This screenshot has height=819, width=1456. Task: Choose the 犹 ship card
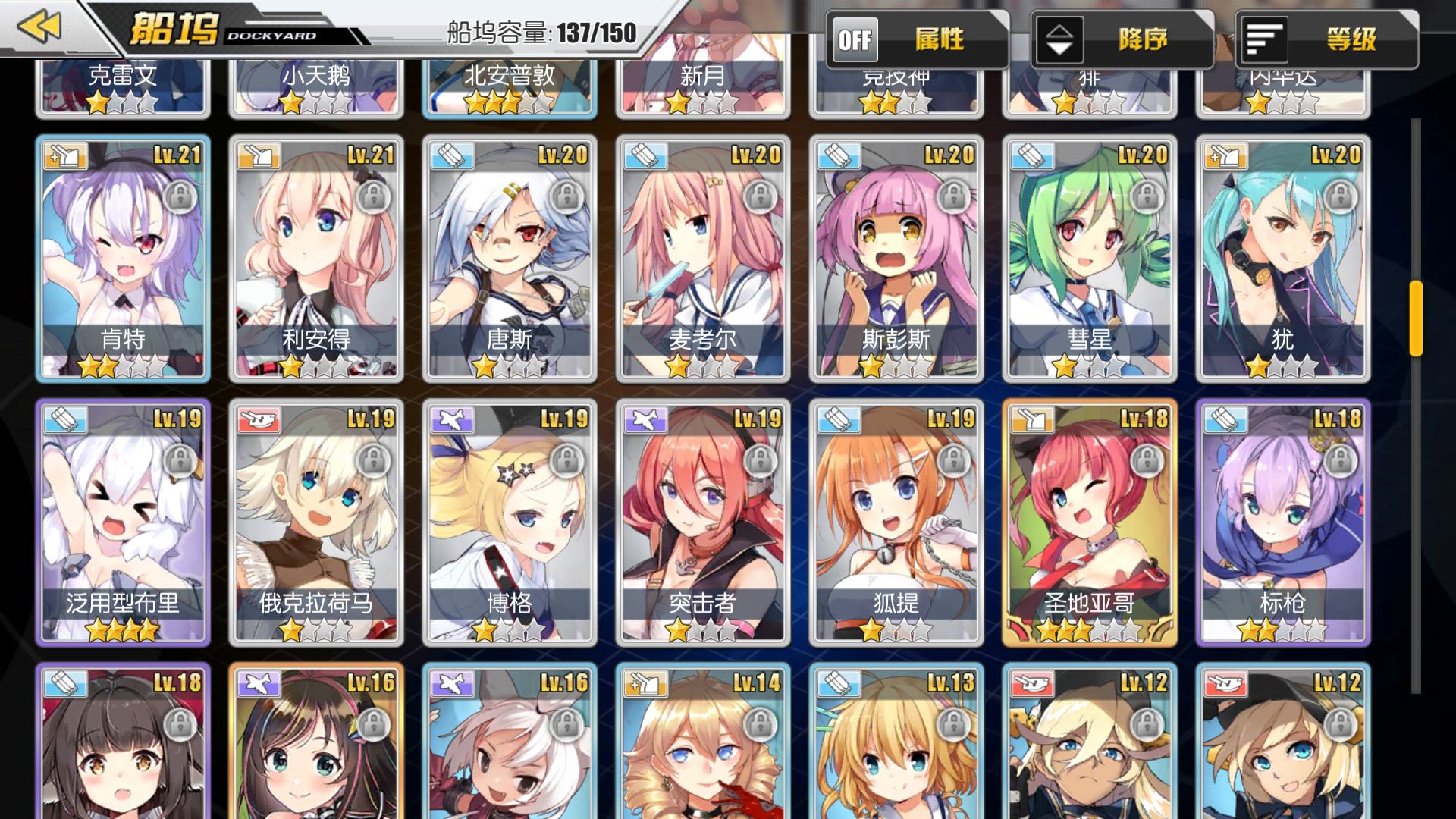pyautogui.click(x=1283, y=258)
